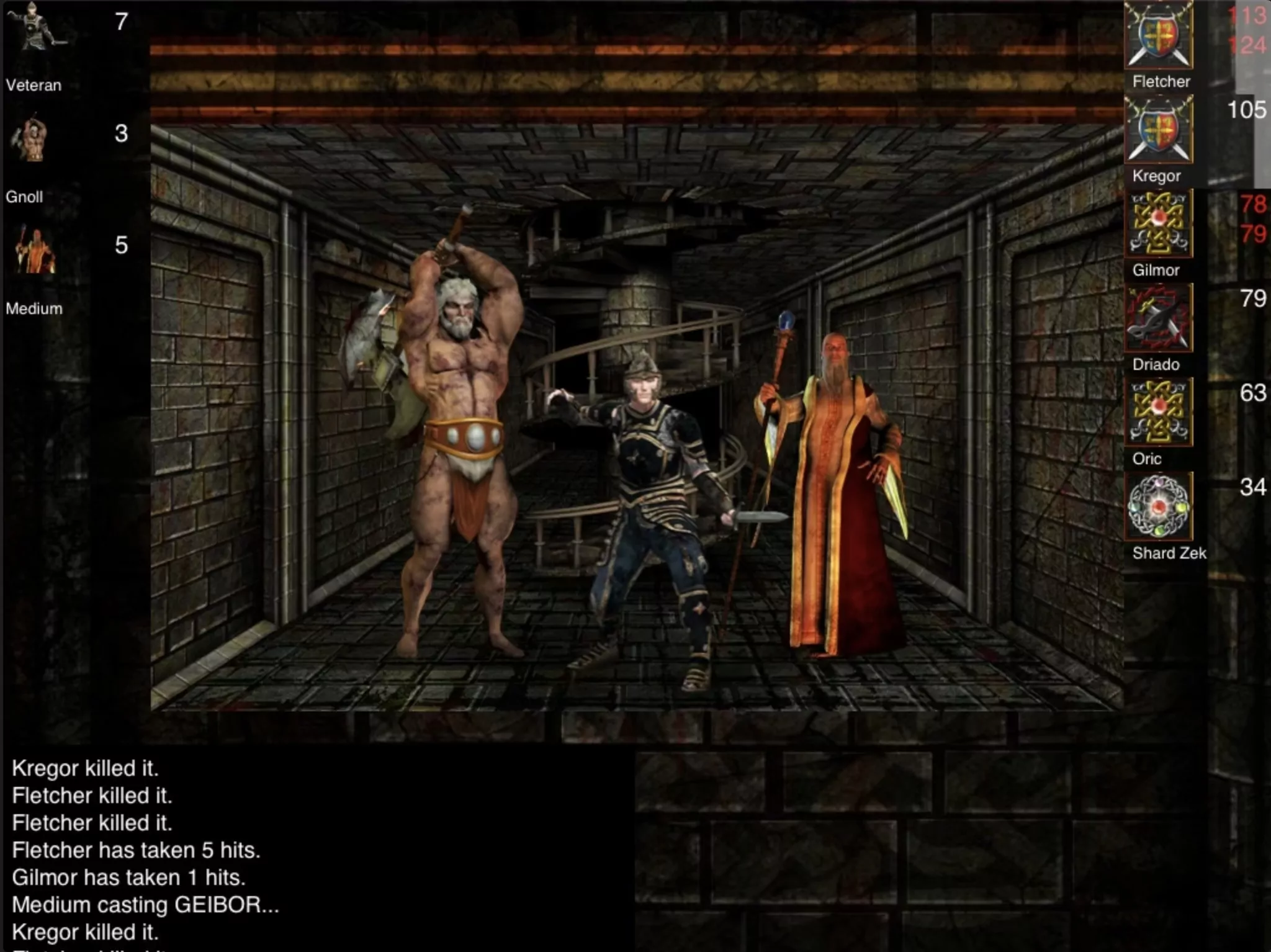The width and height of the screenshot is (1271, 952).
Task: Open Shard Zek's jeweled ring portrait
Action: (x=1158, y=507)
